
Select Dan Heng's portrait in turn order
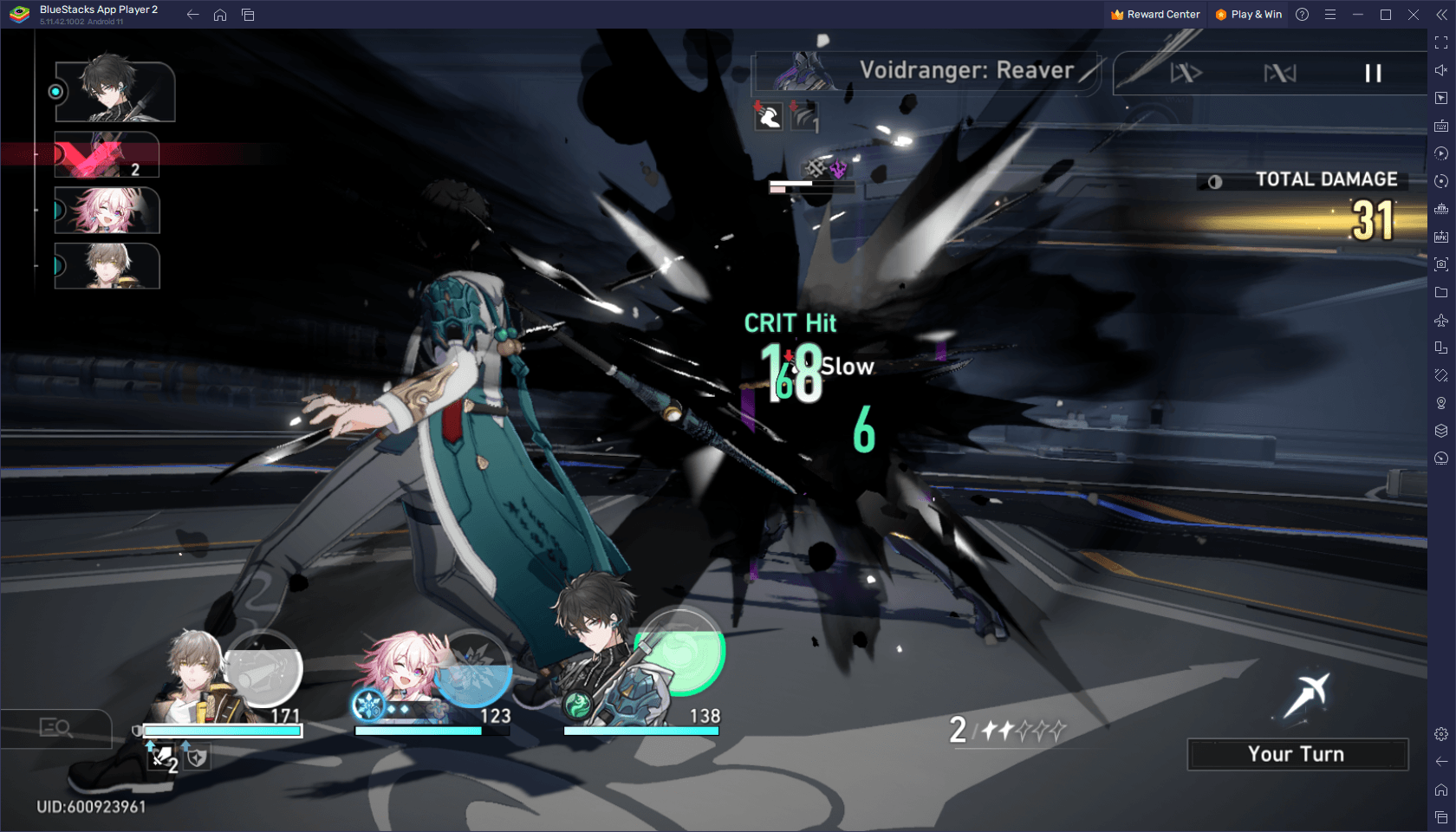click(x=115, y=89)
